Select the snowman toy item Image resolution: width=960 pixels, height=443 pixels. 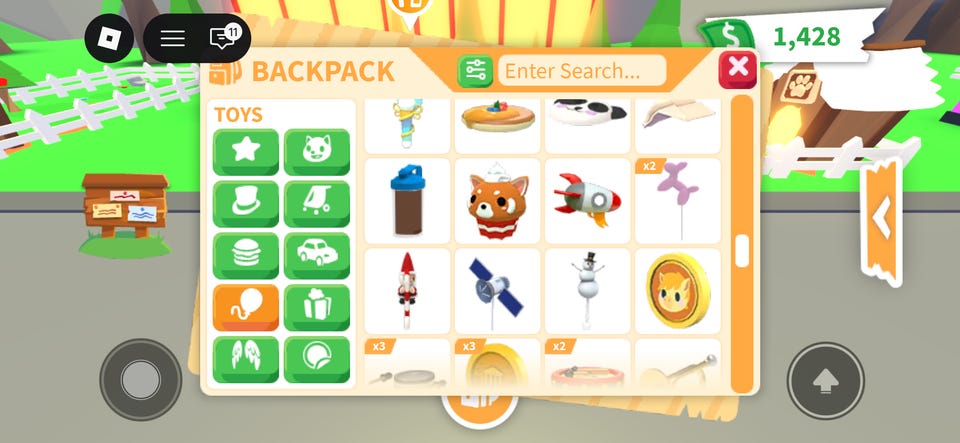pyautogui.click(x=587, y=291)
